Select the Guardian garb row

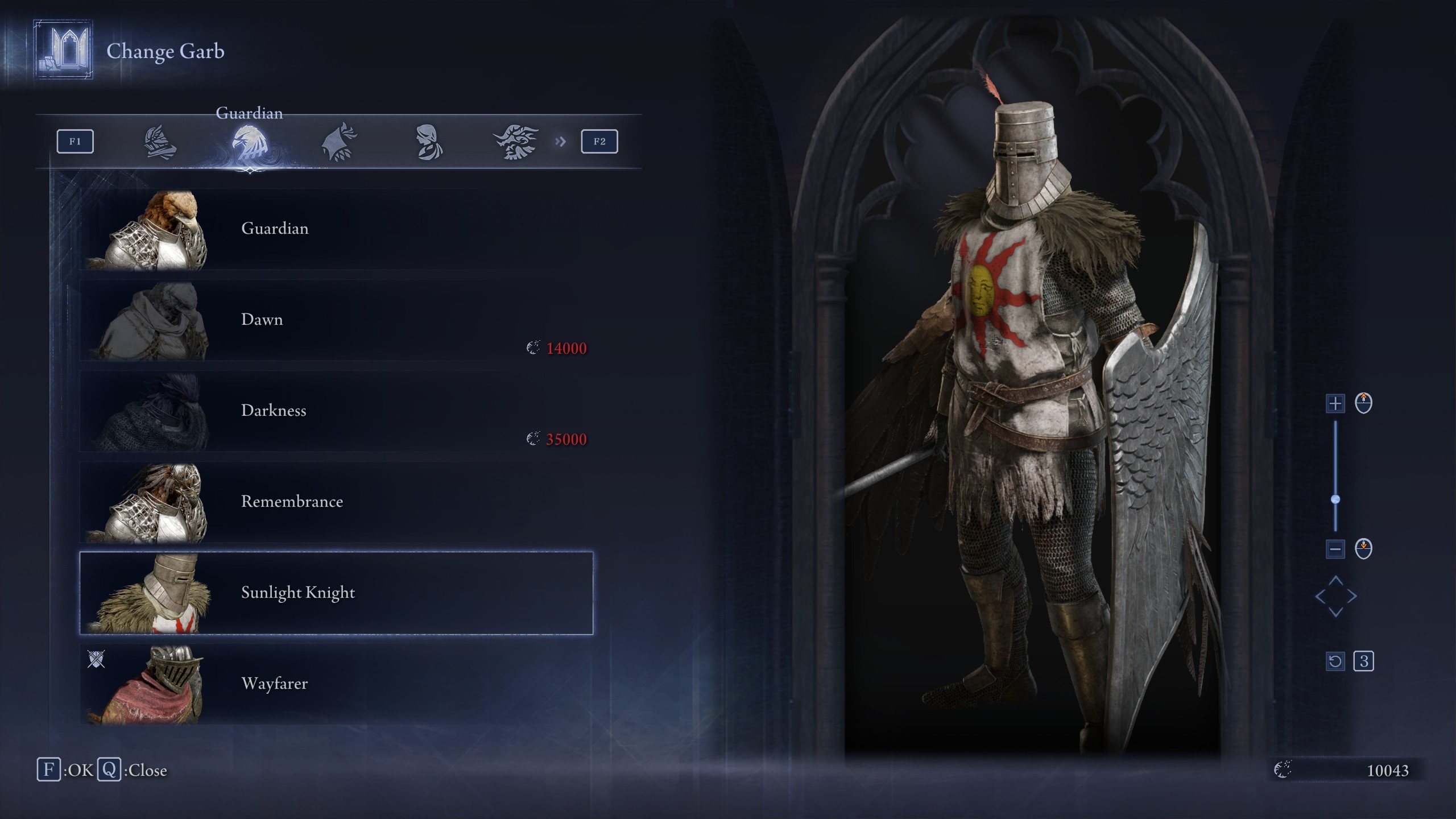click(x=336, y=229)
